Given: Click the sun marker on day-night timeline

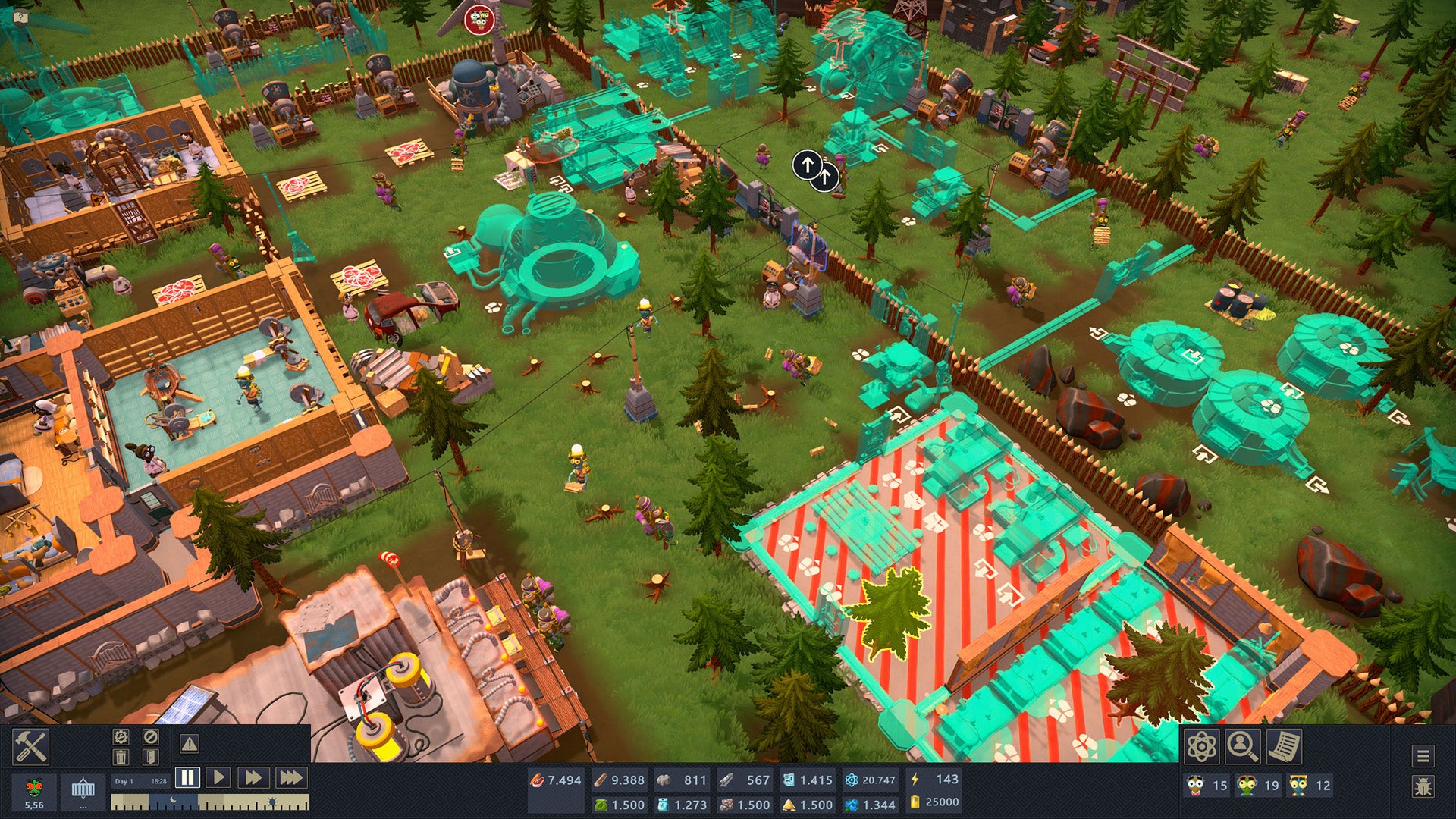Looking at the screenshot, I should click(271, 800).
